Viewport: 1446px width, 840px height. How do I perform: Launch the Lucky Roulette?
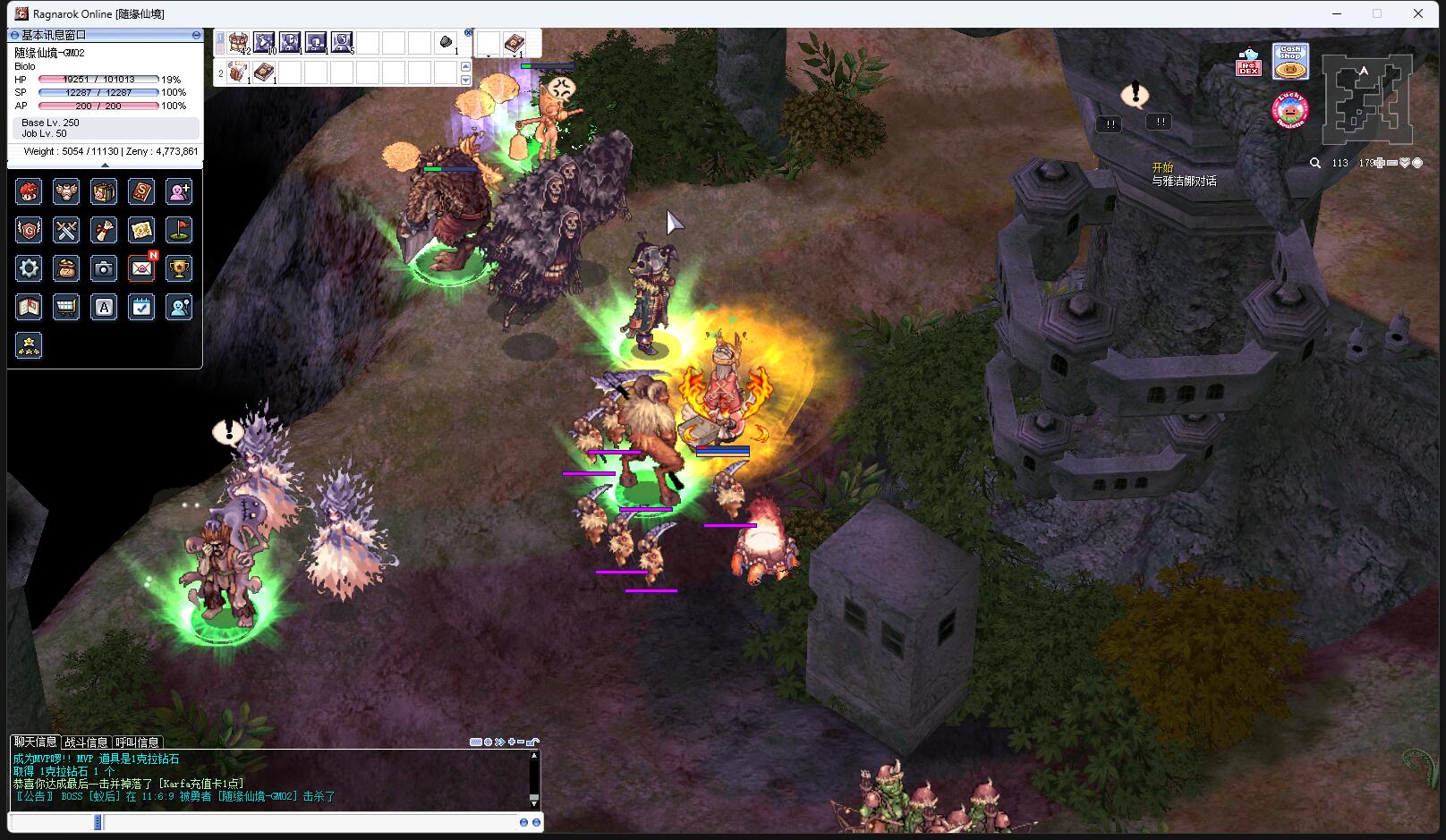[1289, 110]
